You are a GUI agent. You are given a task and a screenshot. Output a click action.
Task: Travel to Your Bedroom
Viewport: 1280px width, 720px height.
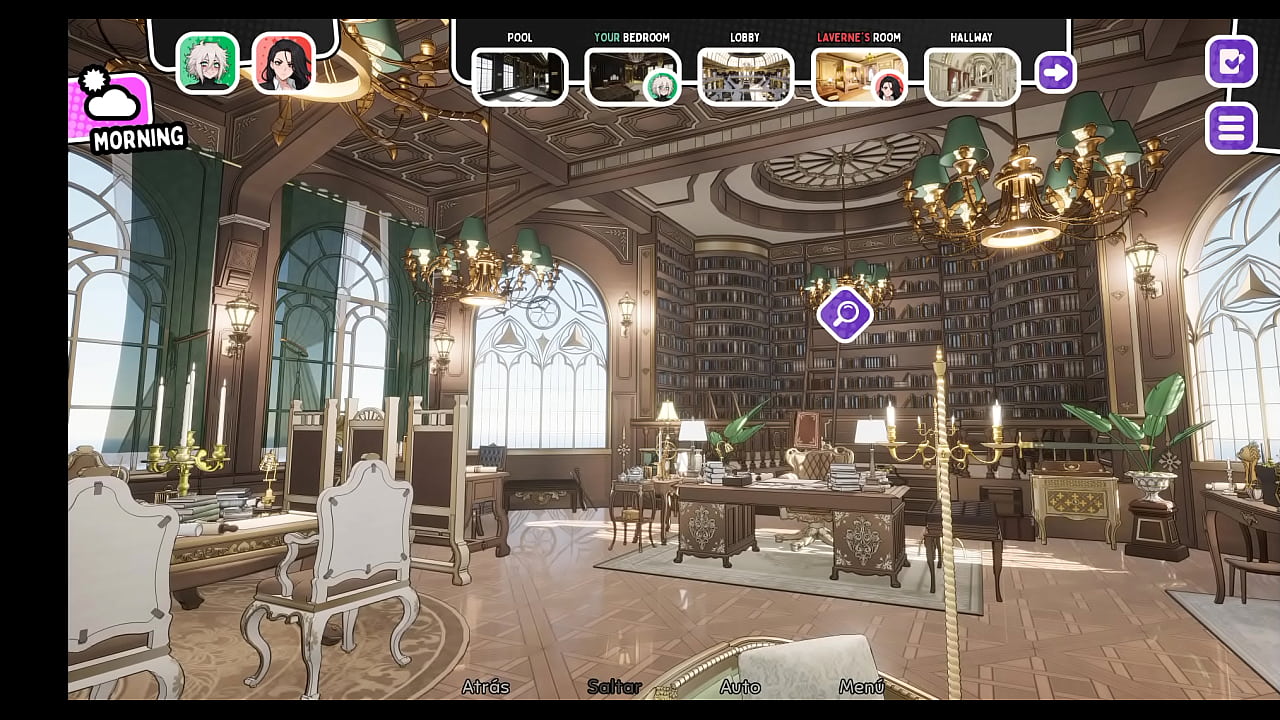(x=632, y=77)
